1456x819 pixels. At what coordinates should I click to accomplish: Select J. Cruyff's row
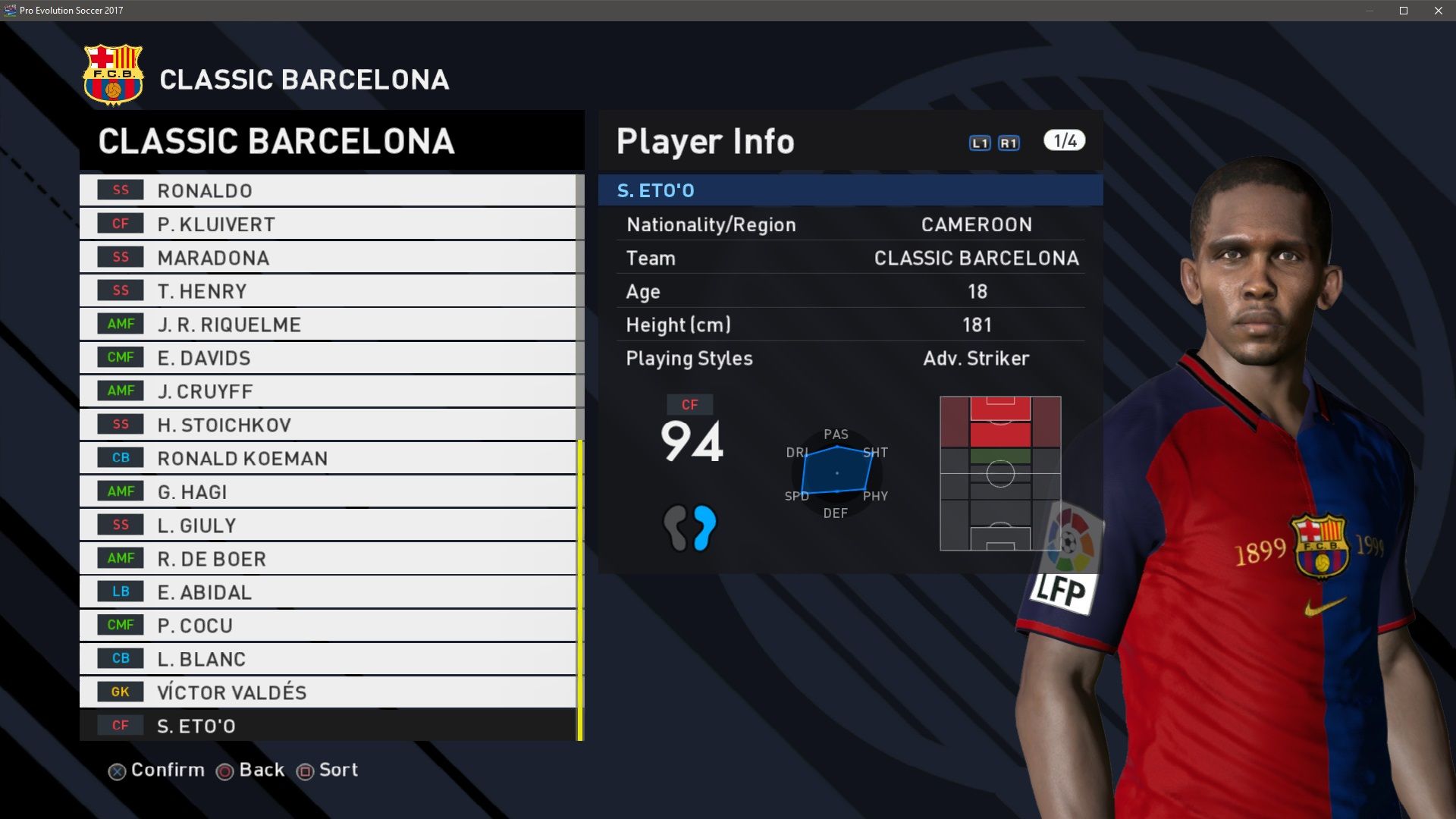(326, 391)
